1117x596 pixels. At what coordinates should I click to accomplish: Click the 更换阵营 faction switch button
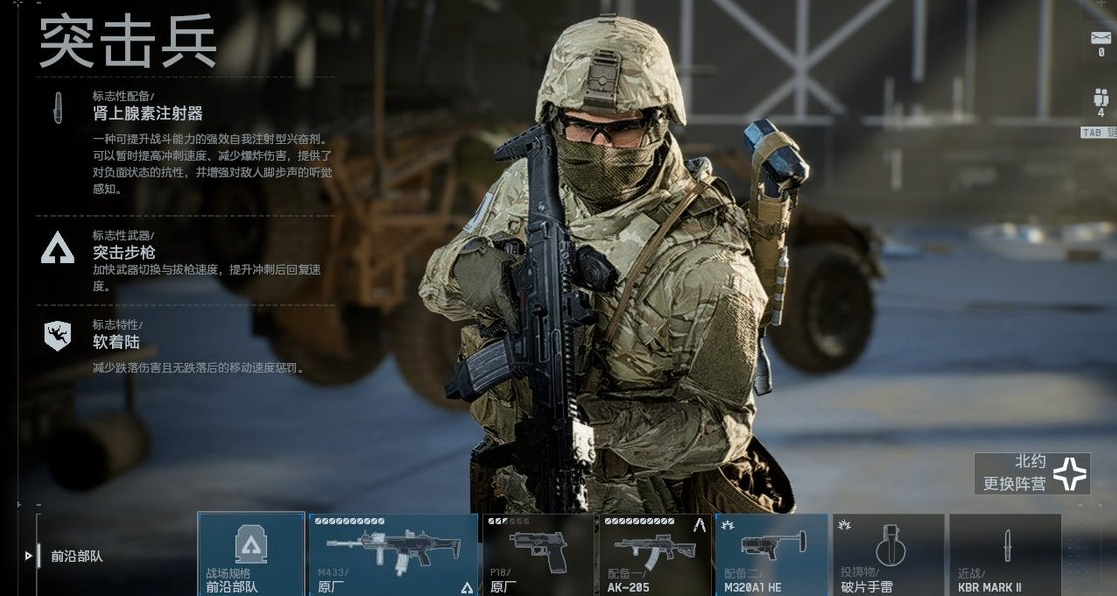[x=1032, y=473]
